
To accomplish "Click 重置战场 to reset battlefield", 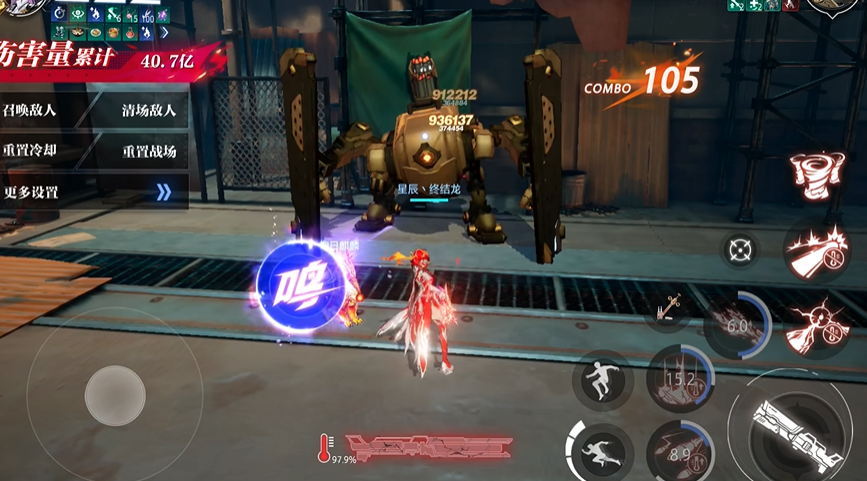I will [x=148, y=152].
